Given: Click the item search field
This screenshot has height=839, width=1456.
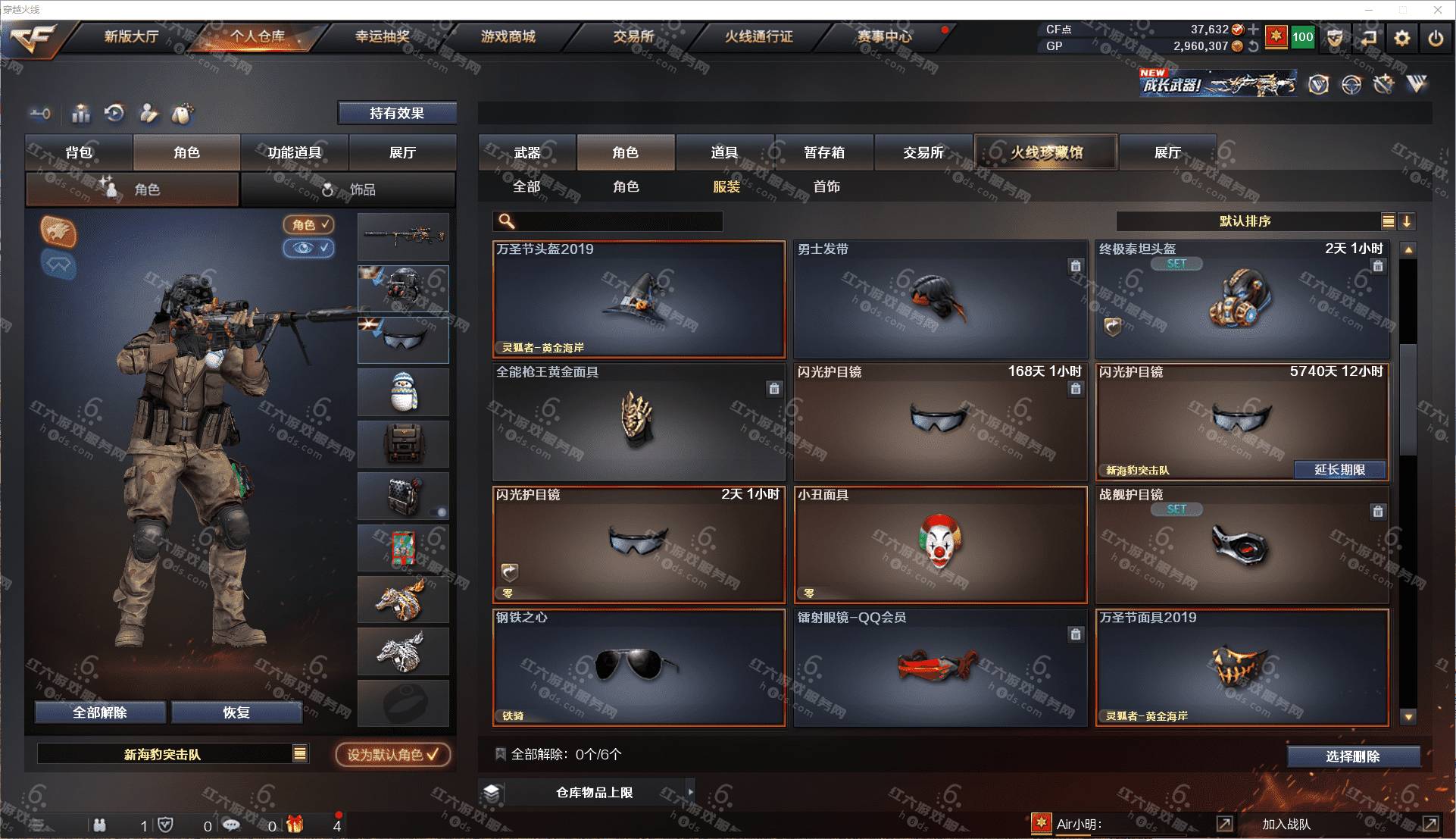Looking at the screenshot, I should click(x=617, y=221).
